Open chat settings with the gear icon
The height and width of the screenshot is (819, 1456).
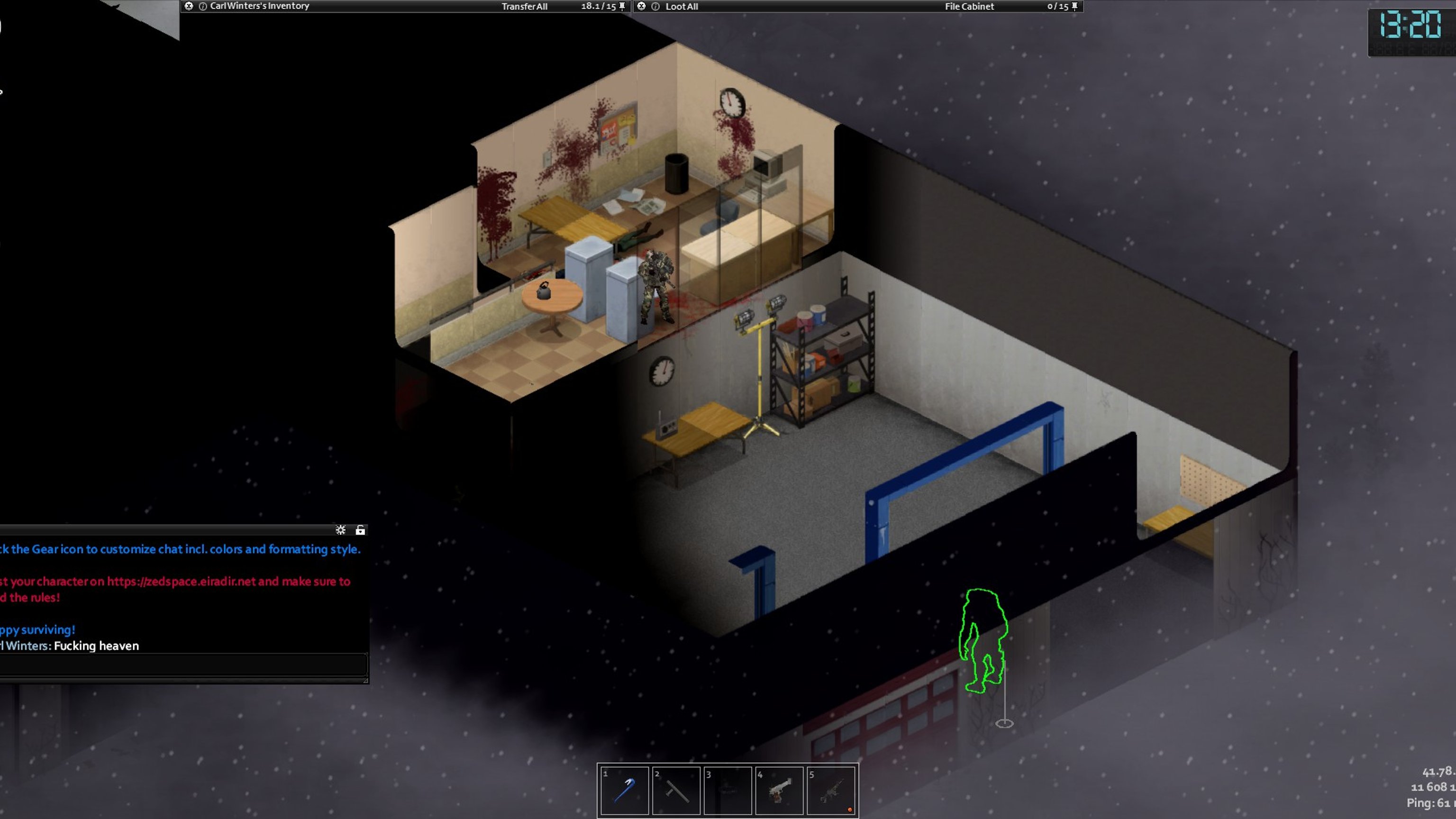click(340, 529)
